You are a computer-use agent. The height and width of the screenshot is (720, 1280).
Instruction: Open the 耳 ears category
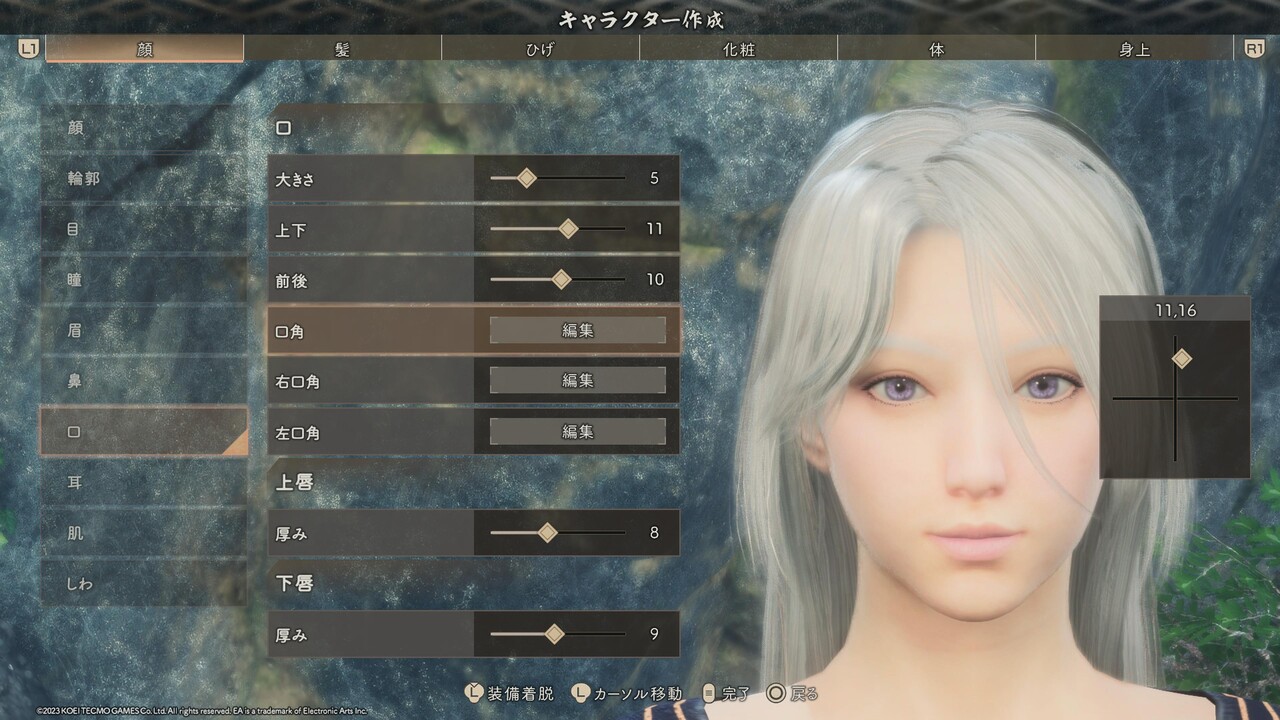pos(143,482)
